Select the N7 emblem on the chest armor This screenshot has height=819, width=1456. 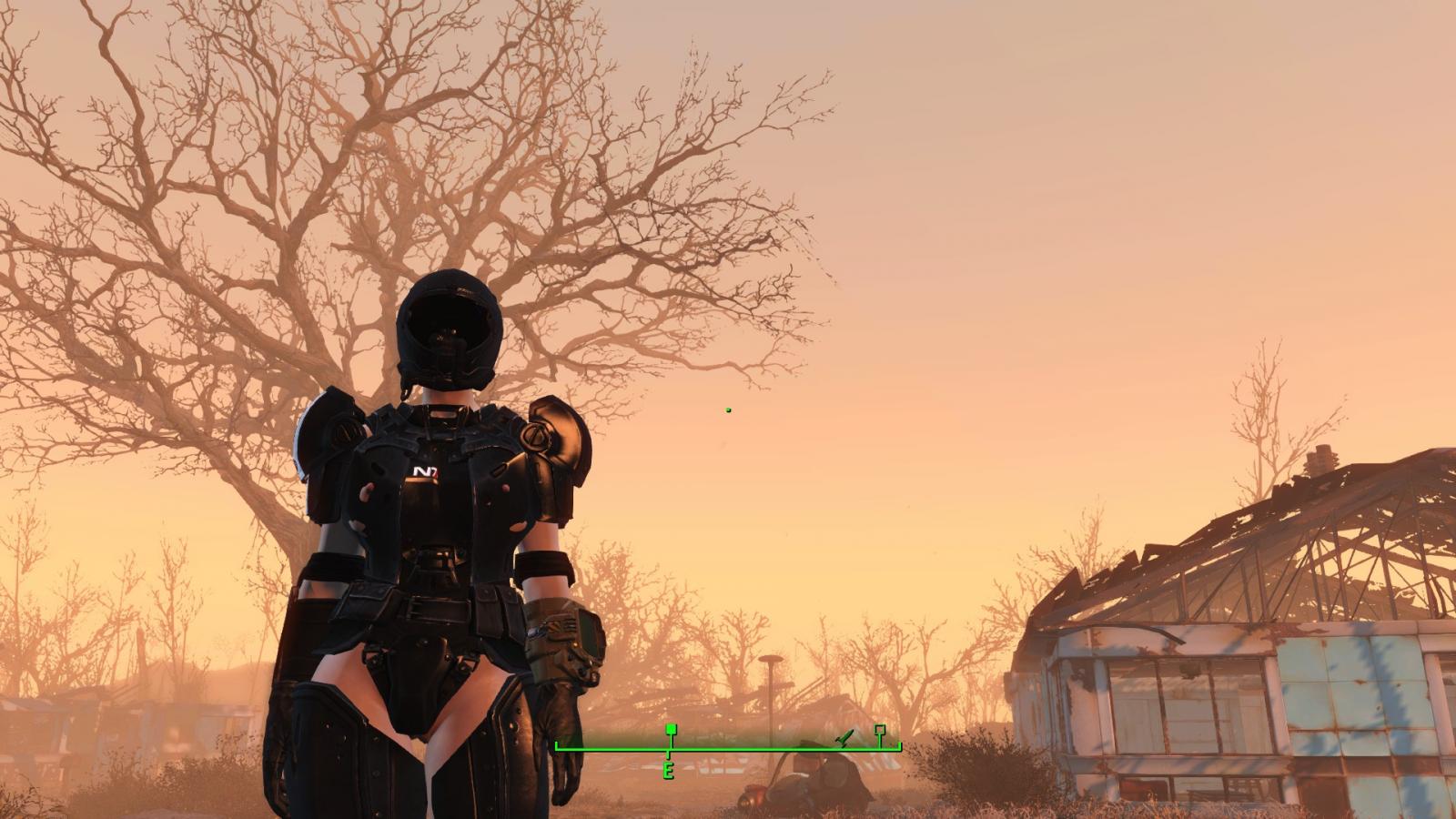423,471
